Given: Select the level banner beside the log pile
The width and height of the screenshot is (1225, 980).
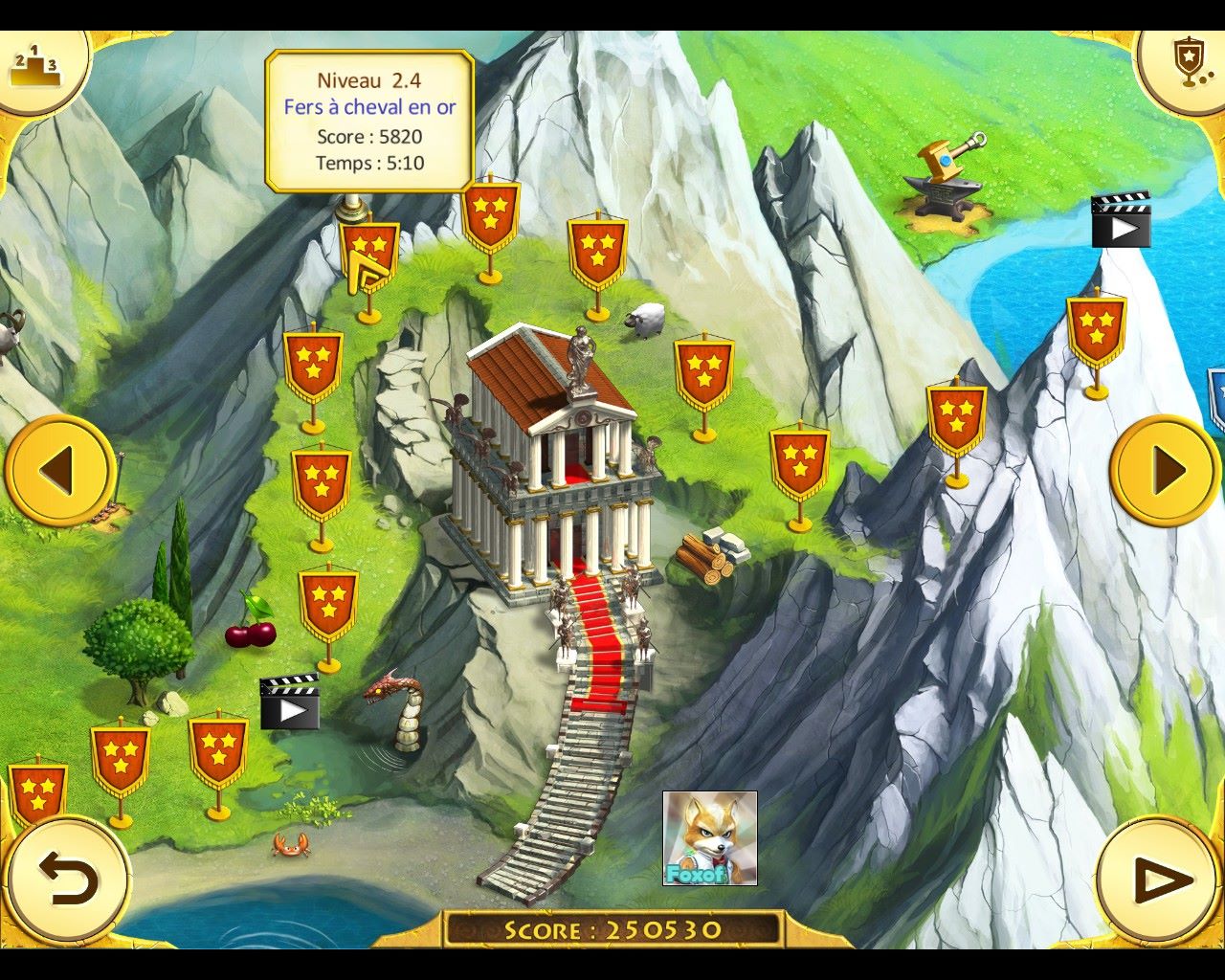Looking at the screenshot, I should click(x=799, y=461).
